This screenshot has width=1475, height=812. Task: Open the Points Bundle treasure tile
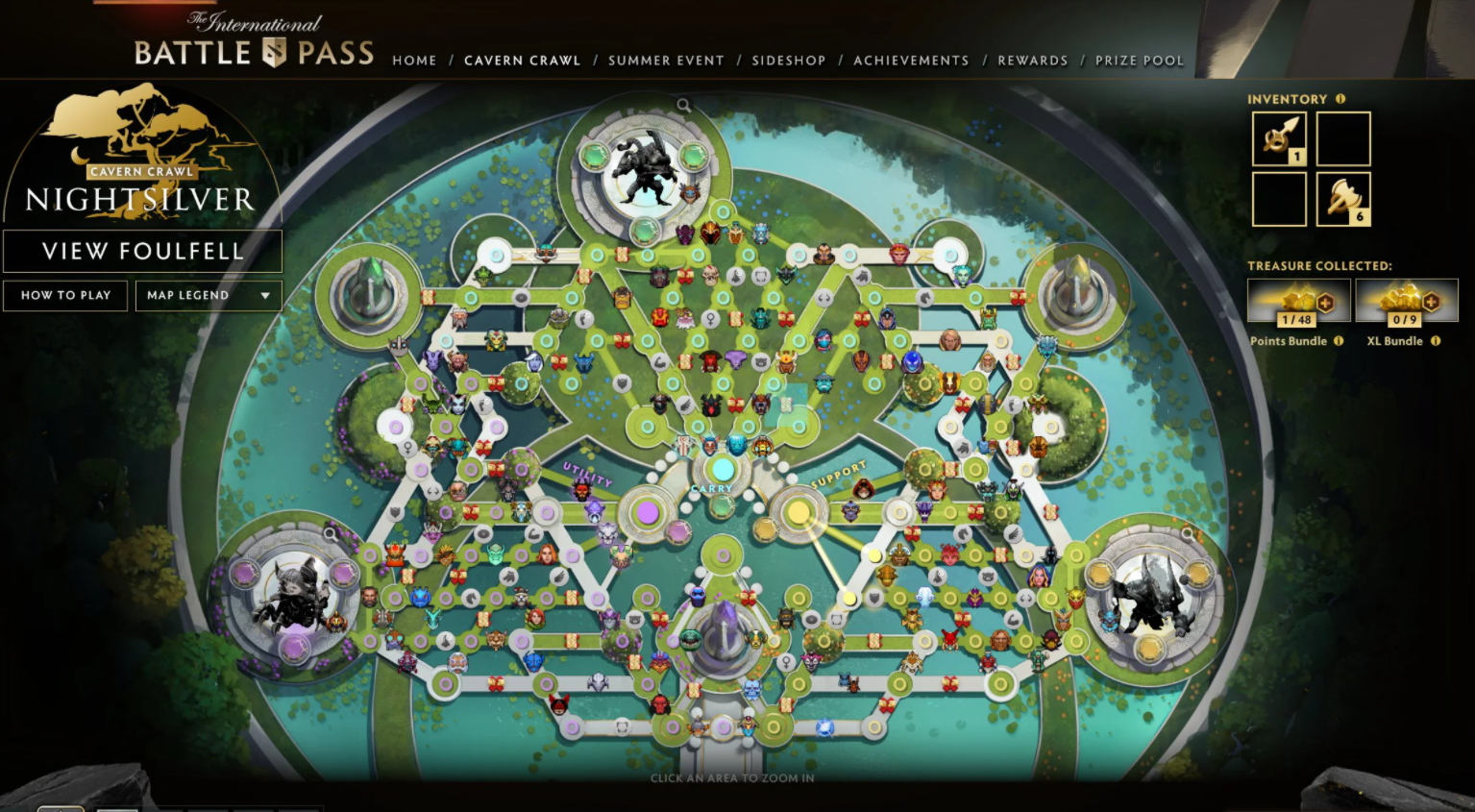[1298, 301]
